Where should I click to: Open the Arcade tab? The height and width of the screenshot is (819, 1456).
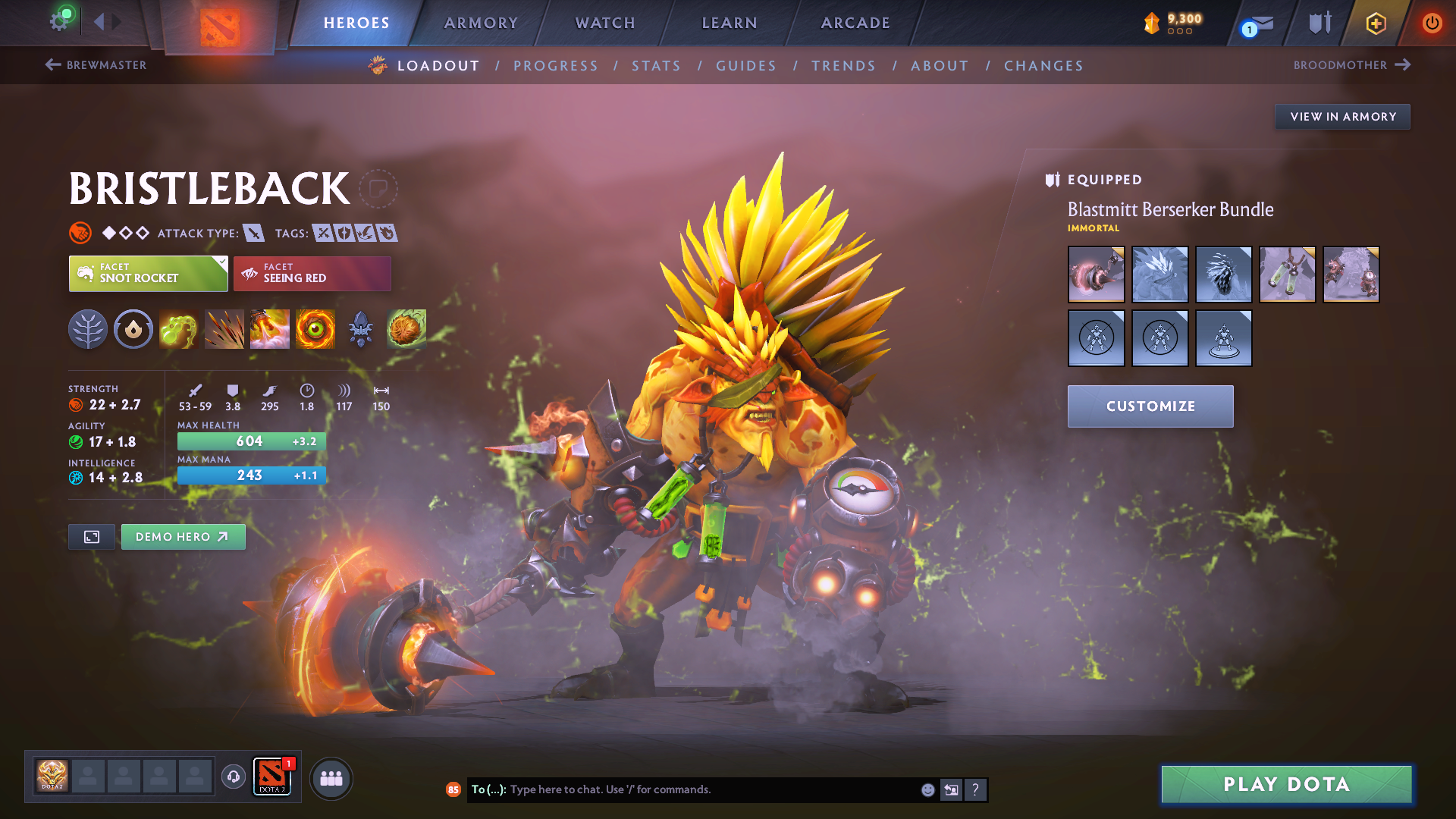pyautogui.click(x=855, y=23)
